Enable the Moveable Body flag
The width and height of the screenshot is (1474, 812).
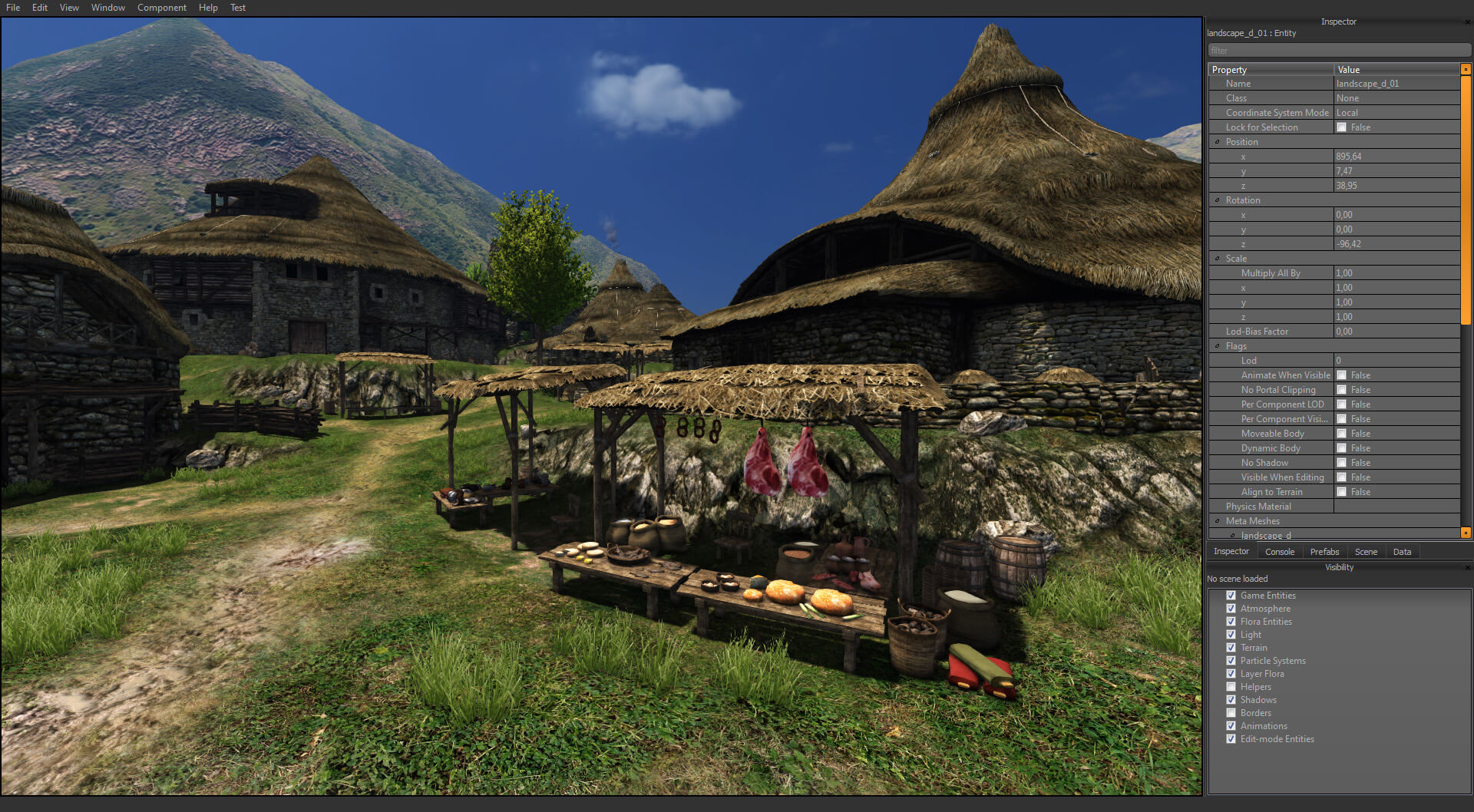tap(1342, 433)
